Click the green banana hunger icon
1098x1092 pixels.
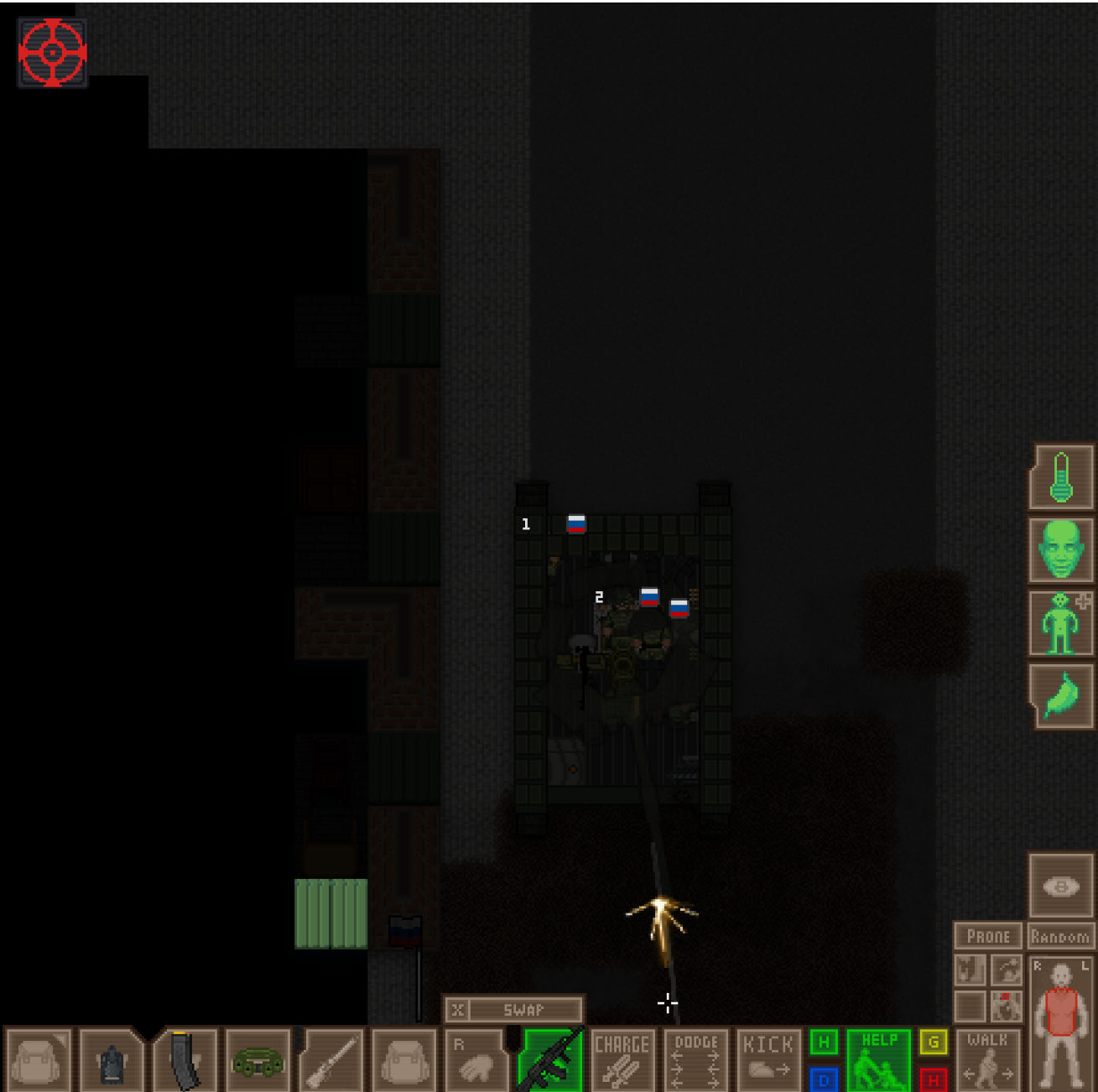pos(1061,696)
